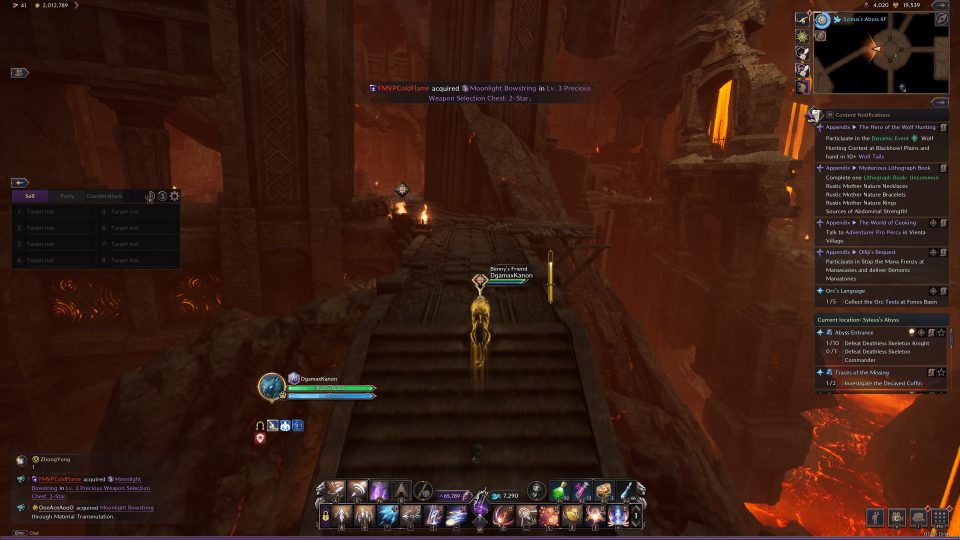Use the green potion consumable slot
The image size is (960, 540).
click(x=561, y=491)
